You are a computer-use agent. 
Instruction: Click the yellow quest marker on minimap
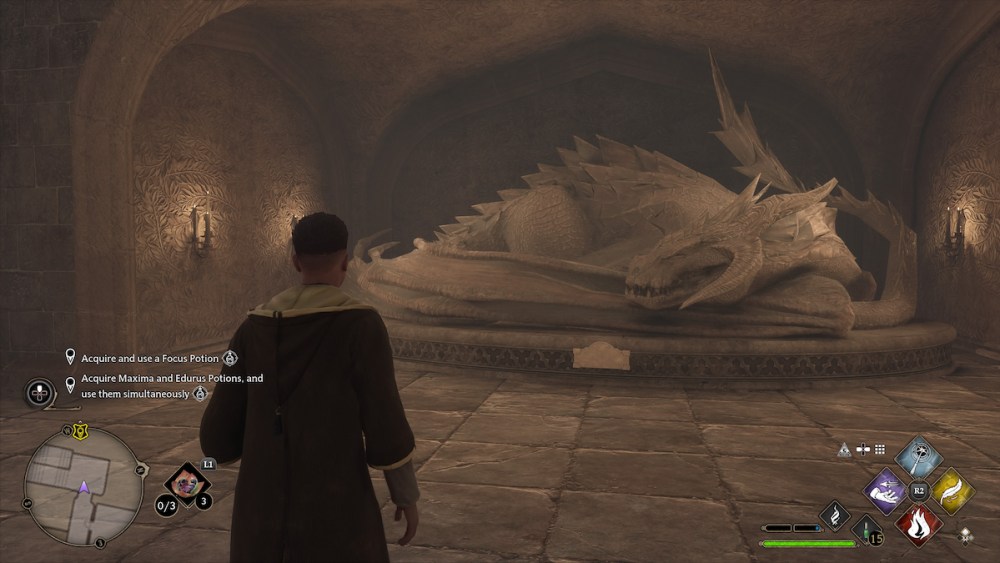pyautogui.click(x=78, y=431)
